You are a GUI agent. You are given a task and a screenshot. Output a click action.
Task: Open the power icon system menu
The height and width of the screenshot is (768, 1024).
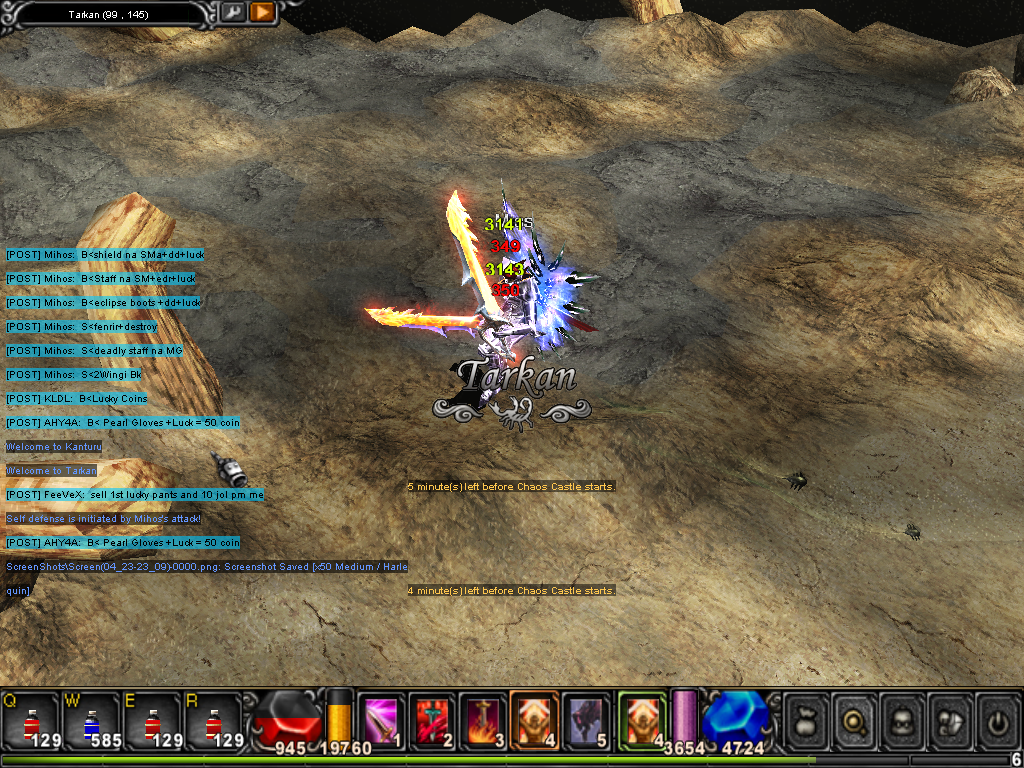pos(997,720)
